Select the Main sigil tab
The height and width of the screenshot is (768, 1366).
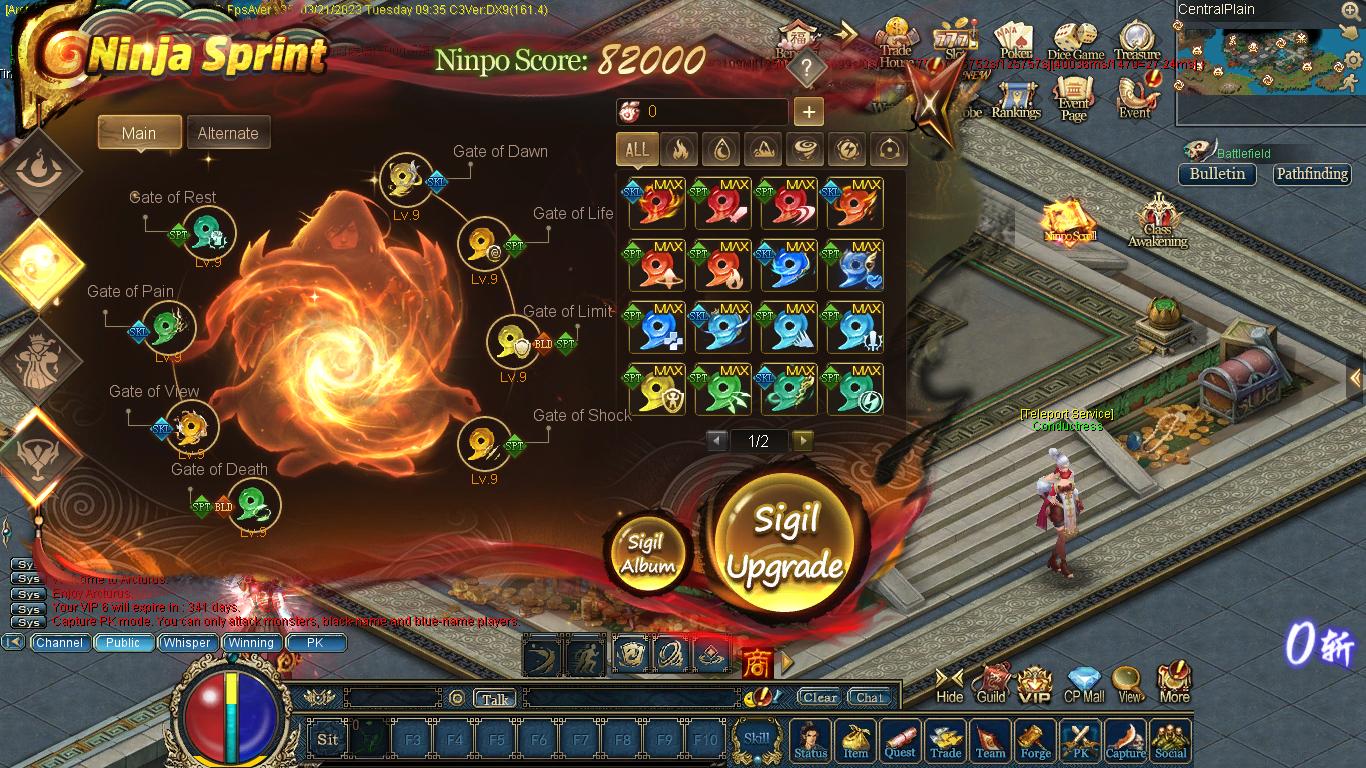(x=139, y=133)
